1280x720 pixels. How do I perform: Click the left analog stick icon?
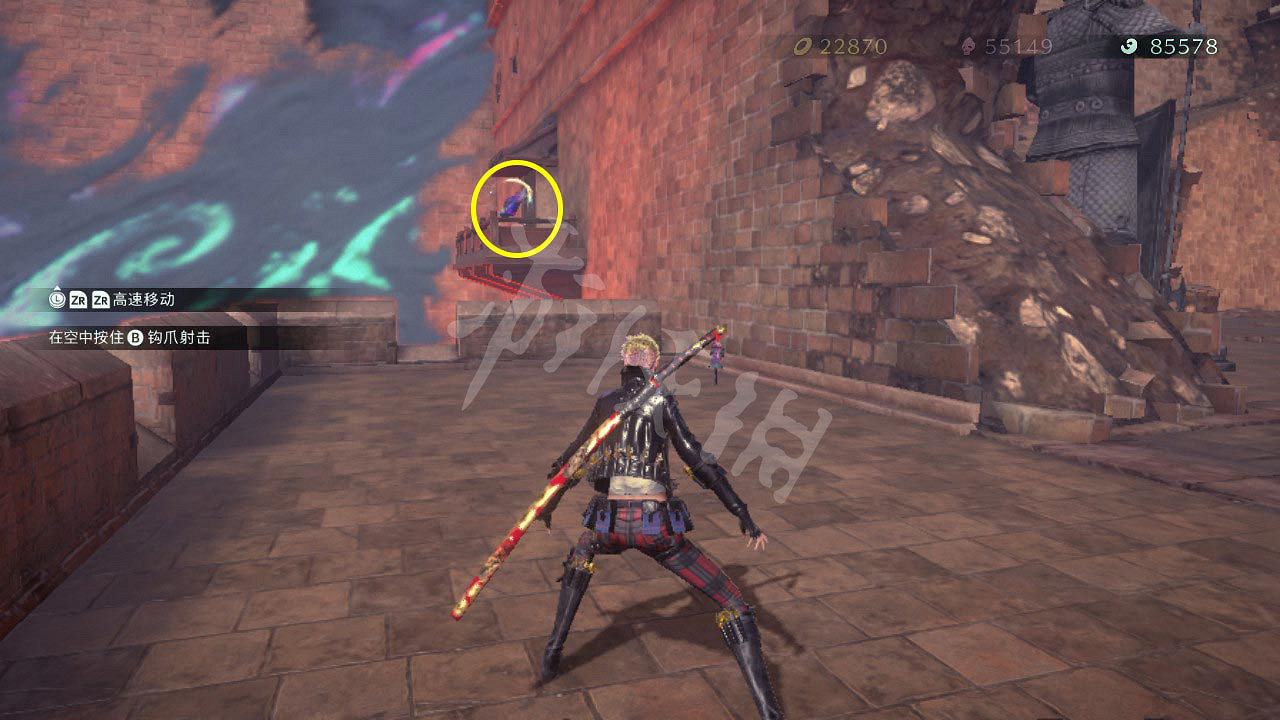click(x=58, y=299)
